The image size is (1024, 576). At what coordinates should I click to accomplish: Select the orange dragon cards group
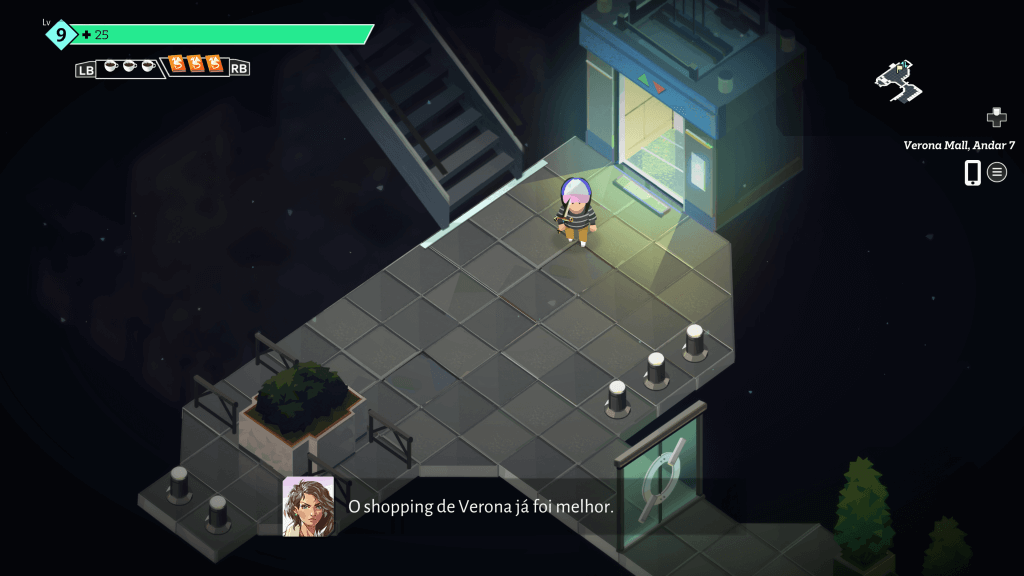pos(195,66)
